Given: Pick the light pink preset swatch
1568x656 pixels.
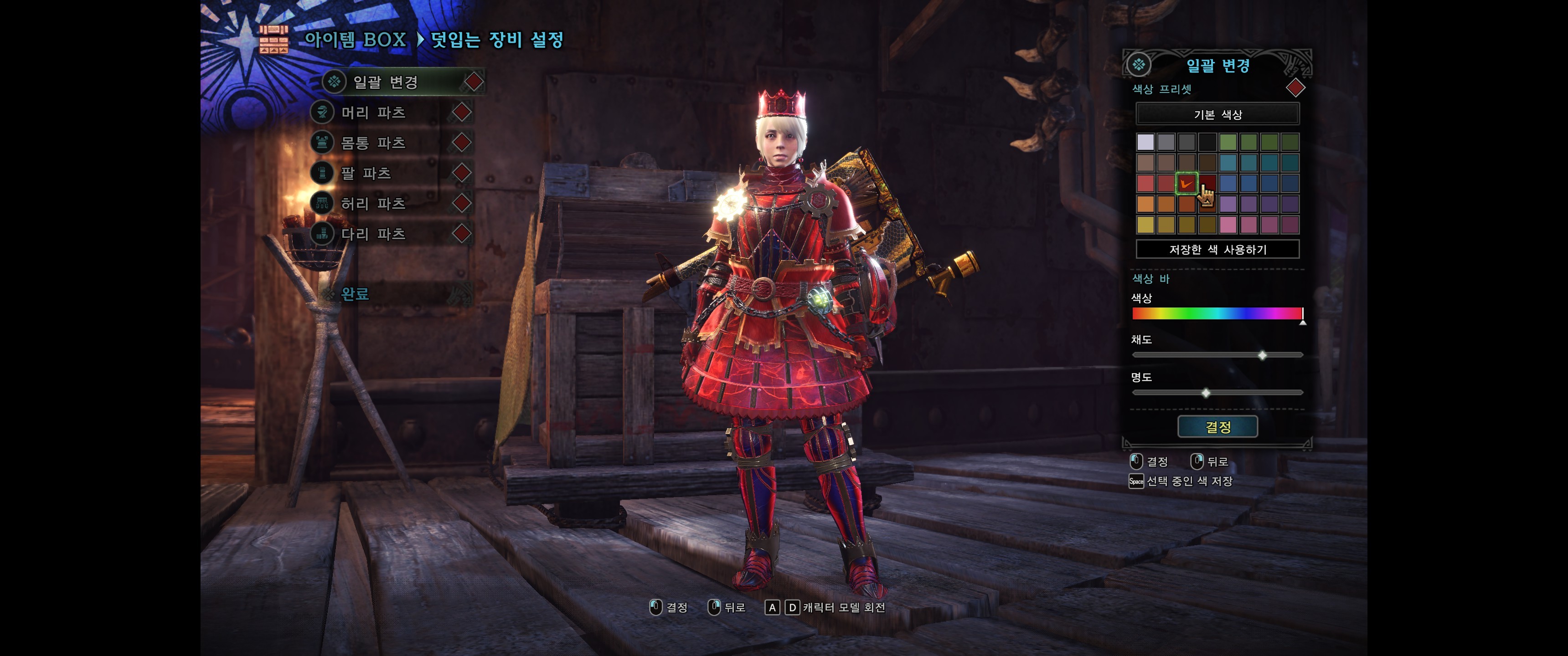Looking at the screenshot, I should pos(1228,225).
